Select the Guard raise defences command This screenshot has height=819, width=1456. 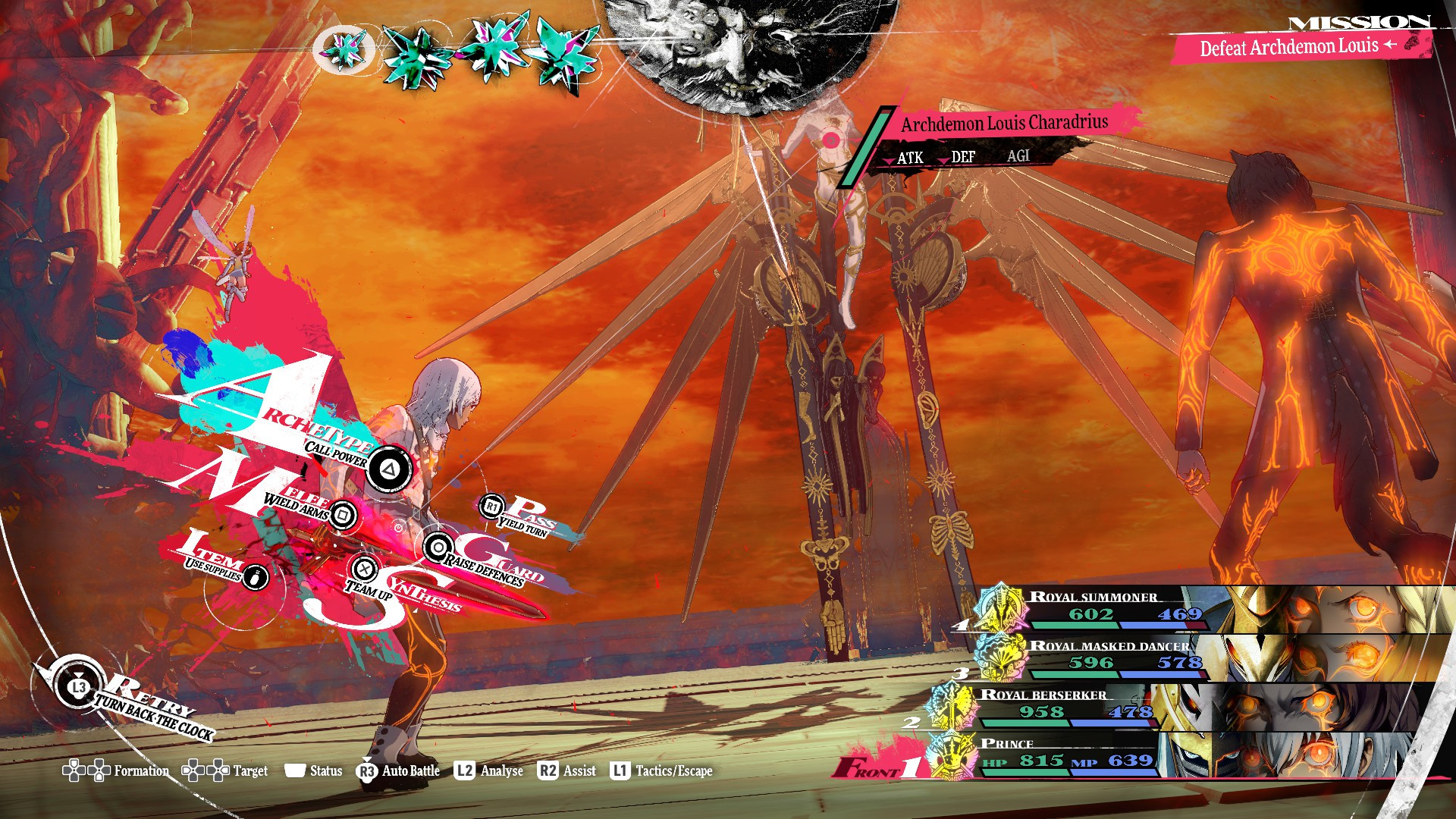(438, 547)
